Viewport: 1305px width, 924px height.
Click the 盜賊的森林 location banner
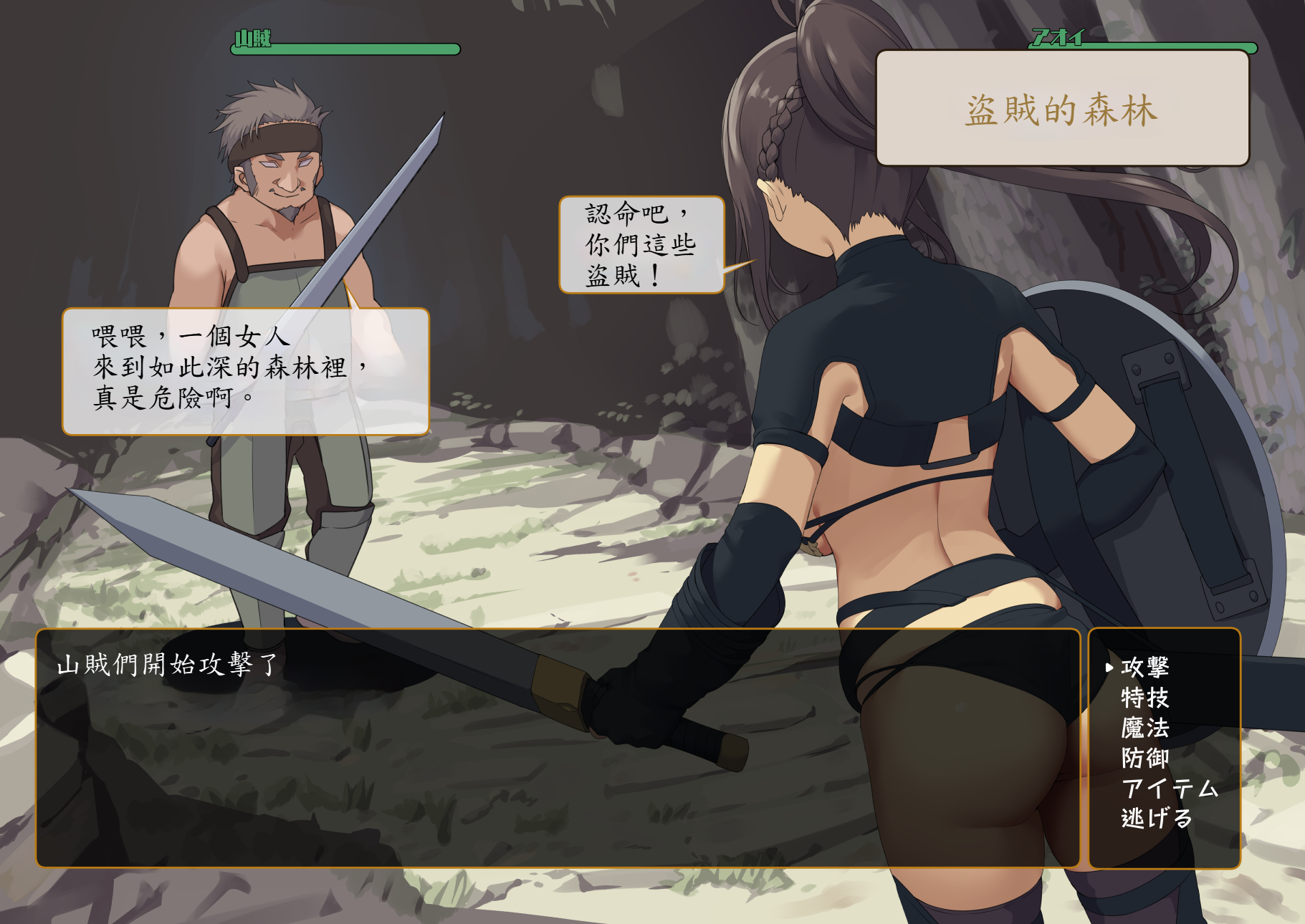1062,111
